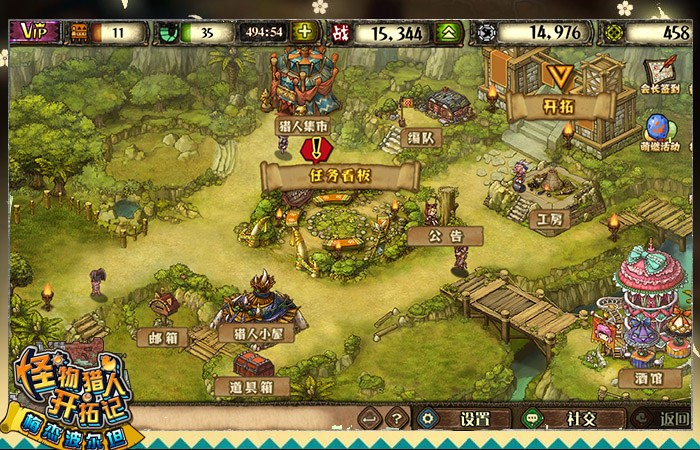Click the return arrow icon button
Viewport: 700px width, 450px height.
[x=368, y=418]
